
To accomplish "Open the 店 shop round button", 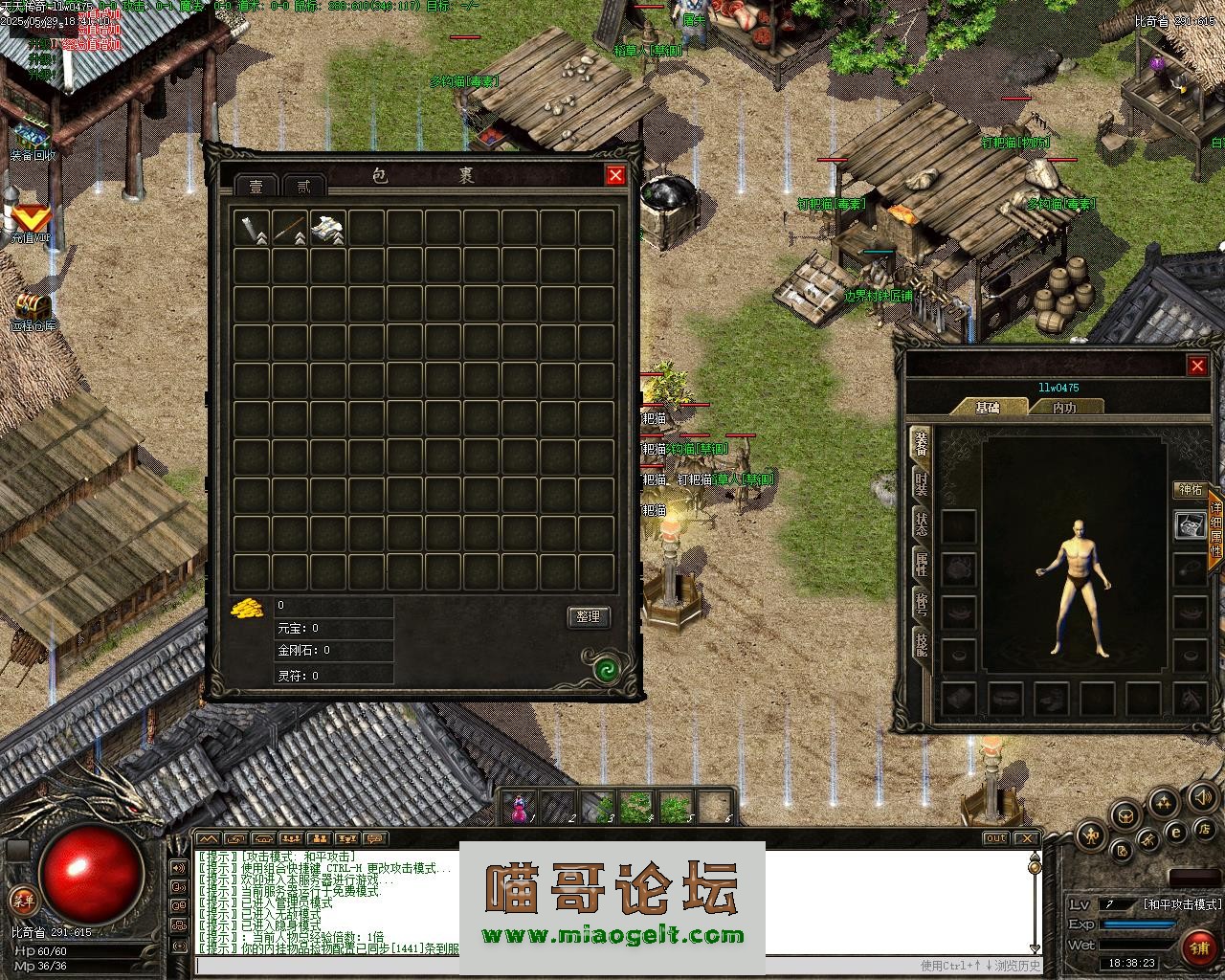I will point(1206,829).
